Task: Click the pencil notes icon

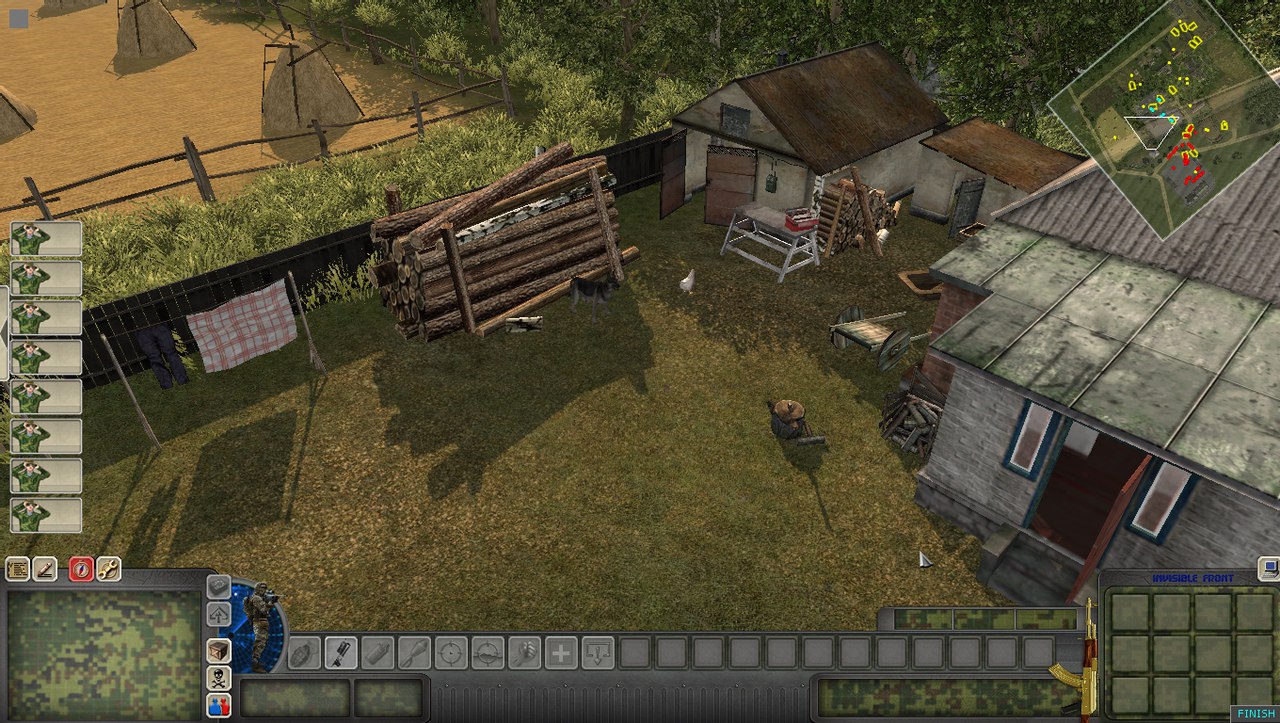Action: (45, 569)
